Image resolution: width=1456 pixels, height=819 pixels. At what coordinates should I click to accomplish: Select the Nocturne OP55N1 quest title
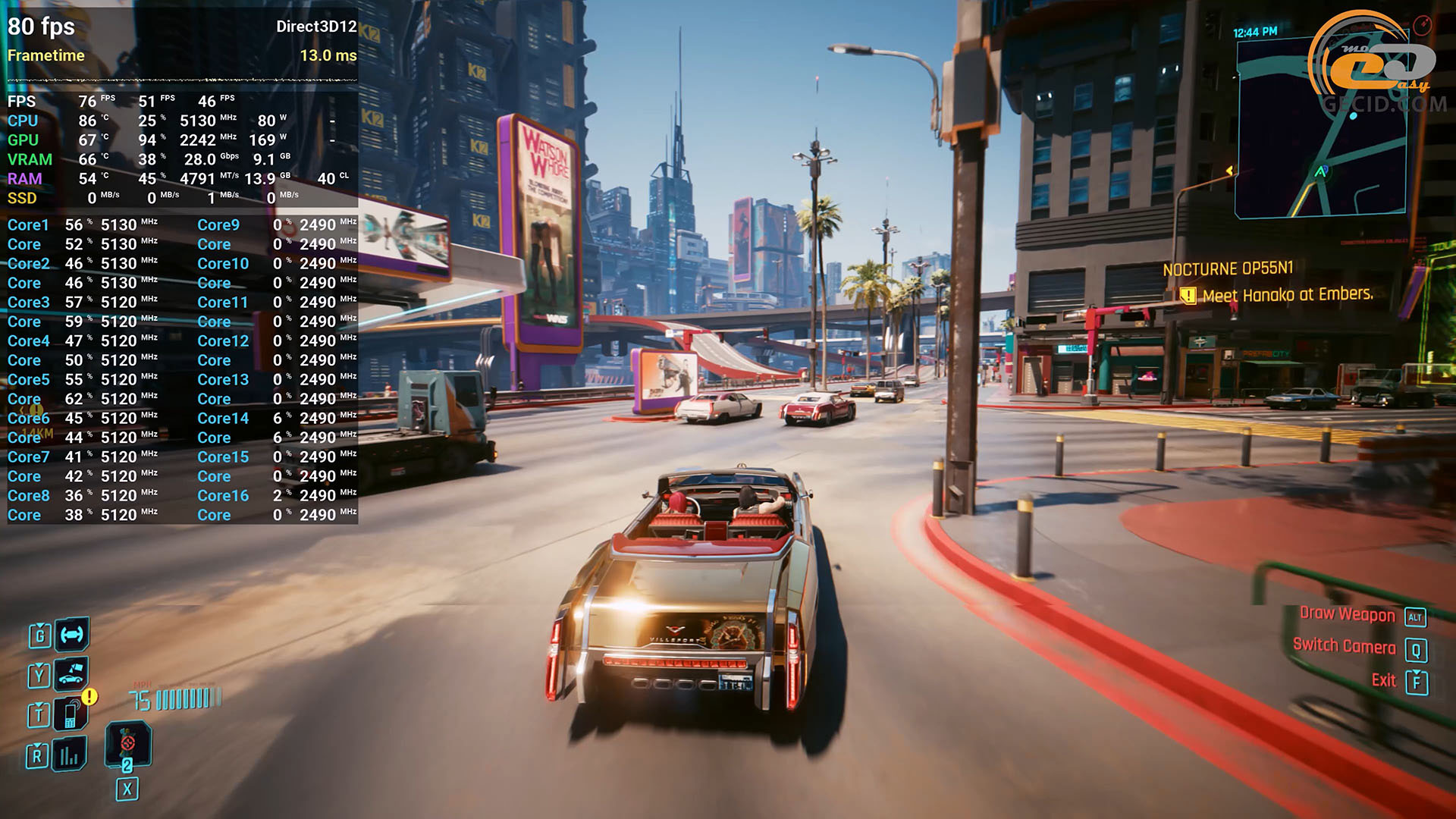[1228, 269]
